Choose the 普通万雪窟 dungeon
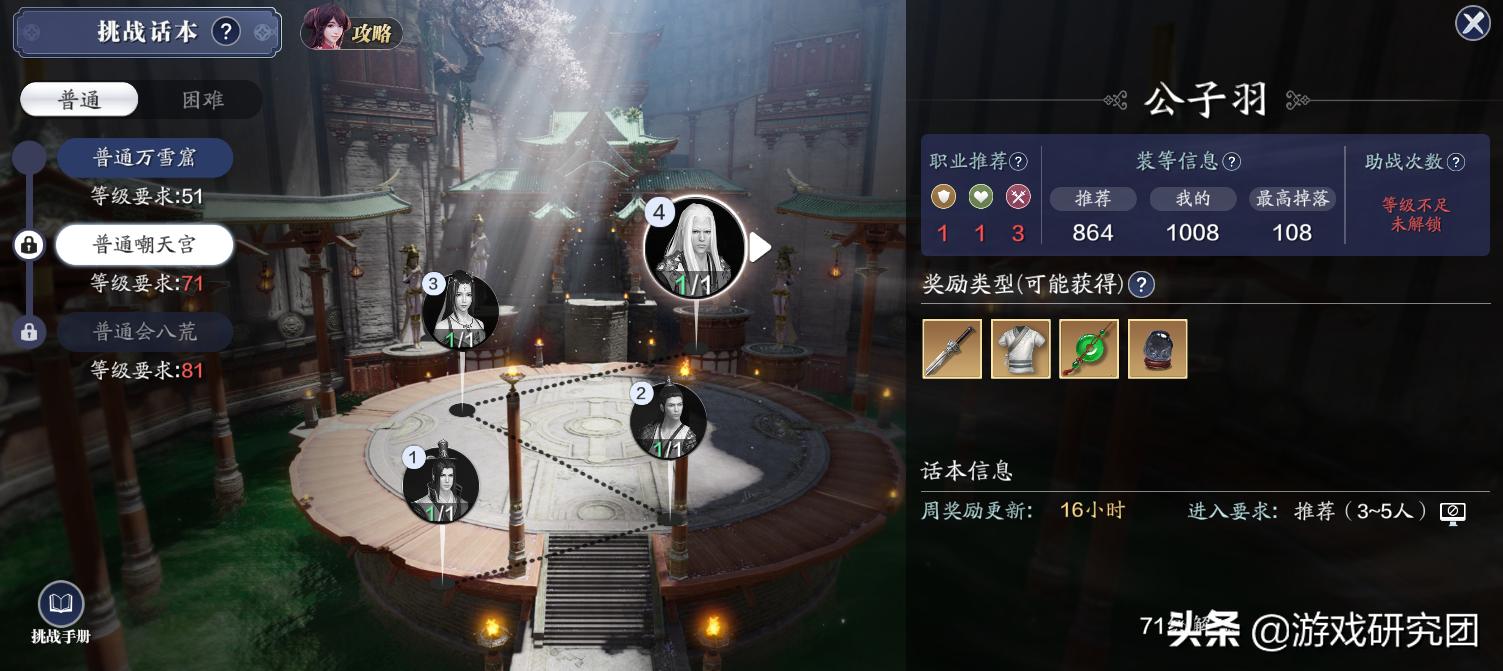1503x671 pixels. (x=145, y=158)
